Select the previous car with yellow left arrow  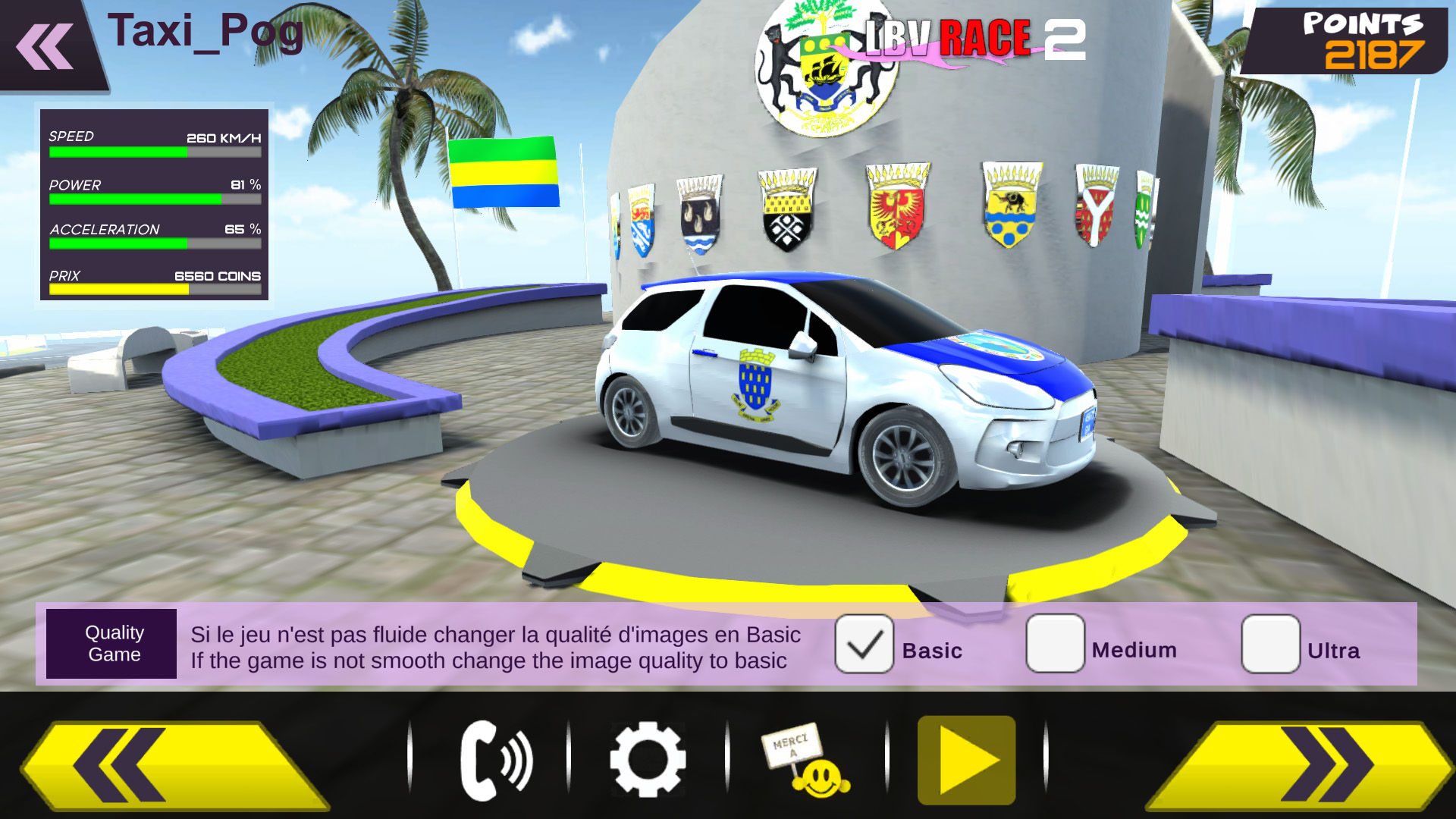pyautogui.click(x=174, y=764)
